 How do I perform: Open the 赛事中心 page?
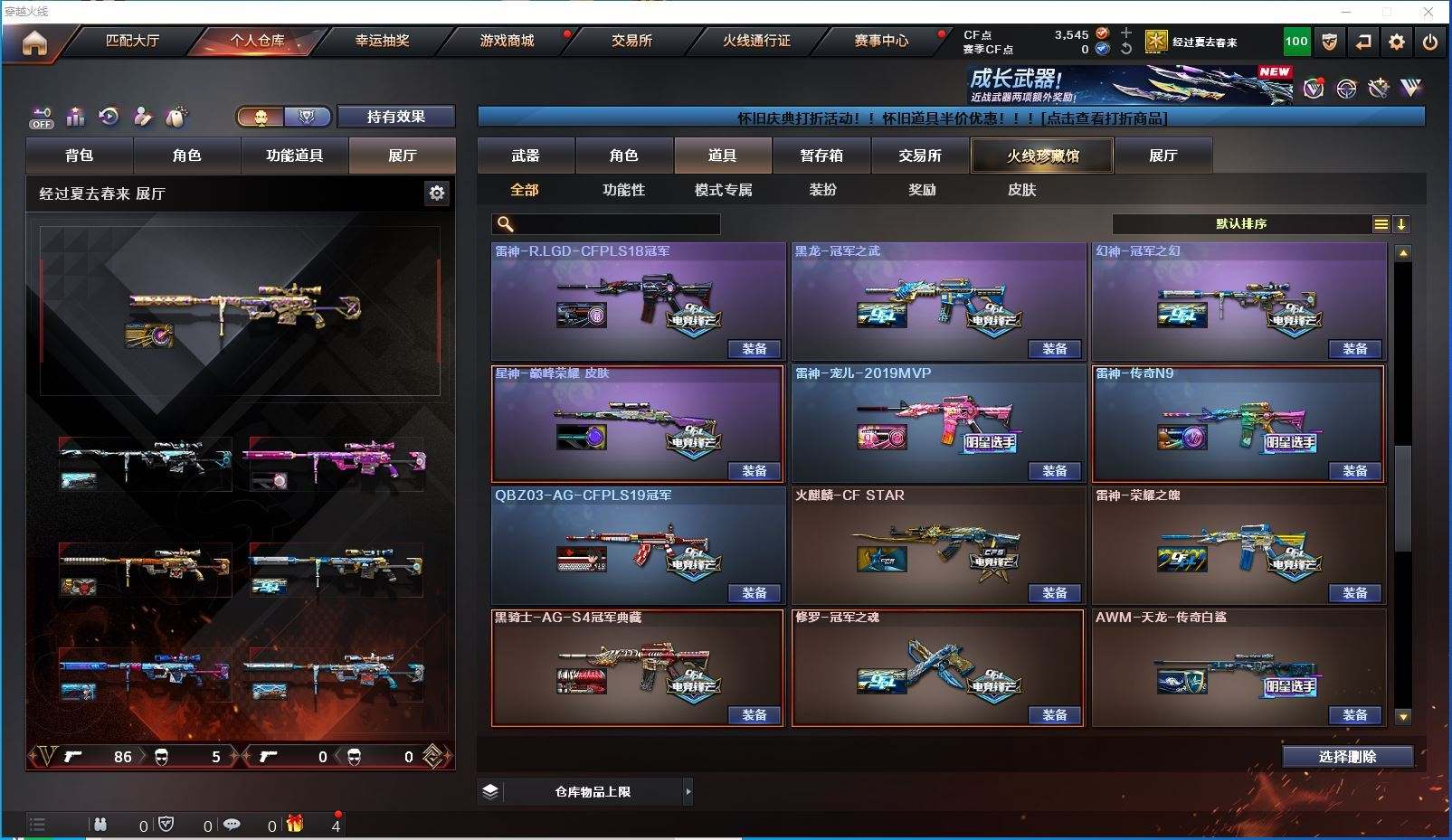point(881,41)
